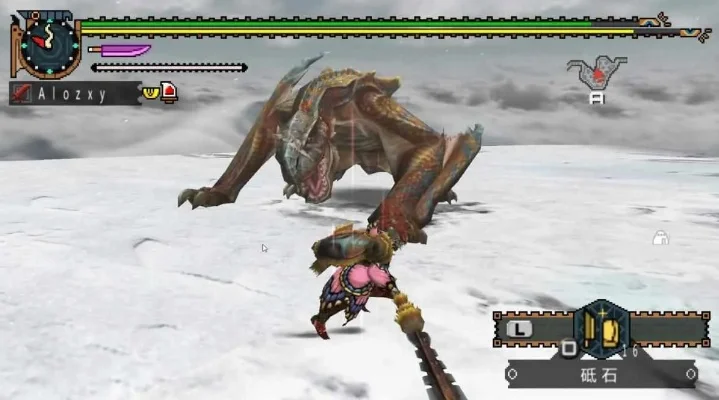This screenshot has height=400, width=719.
Task: Open the area minimap with red marker
Action: pos(597,73)
